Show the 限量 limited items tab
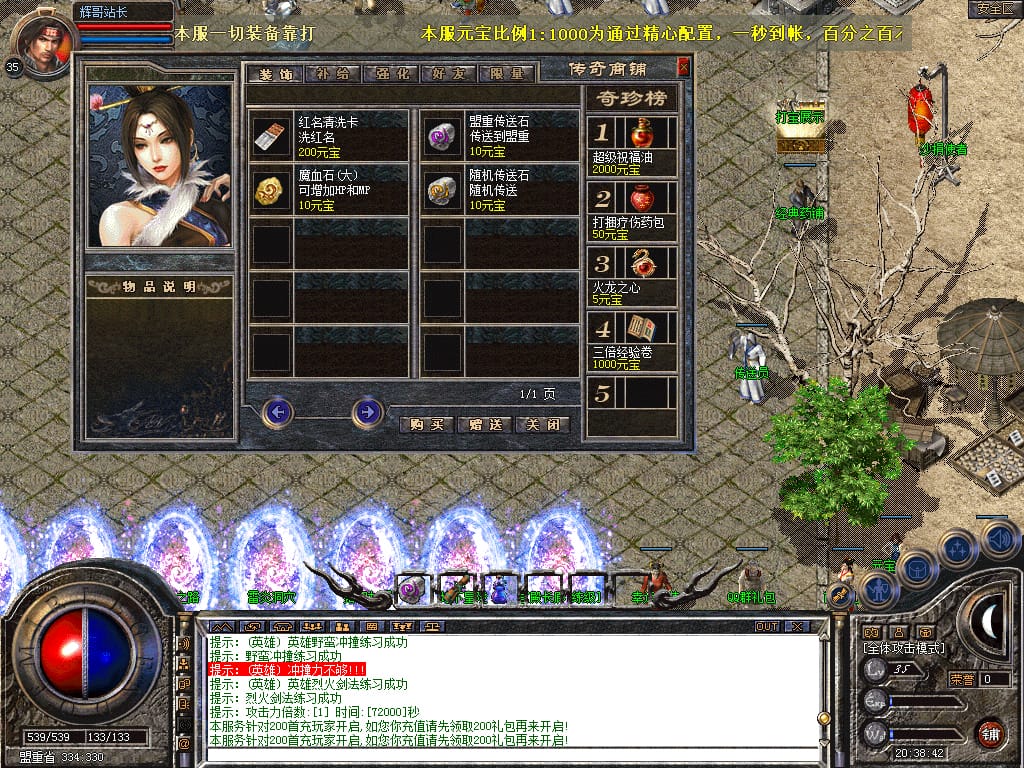The width and height of the screenshot is (1024, 768). [x=504, y=74]
